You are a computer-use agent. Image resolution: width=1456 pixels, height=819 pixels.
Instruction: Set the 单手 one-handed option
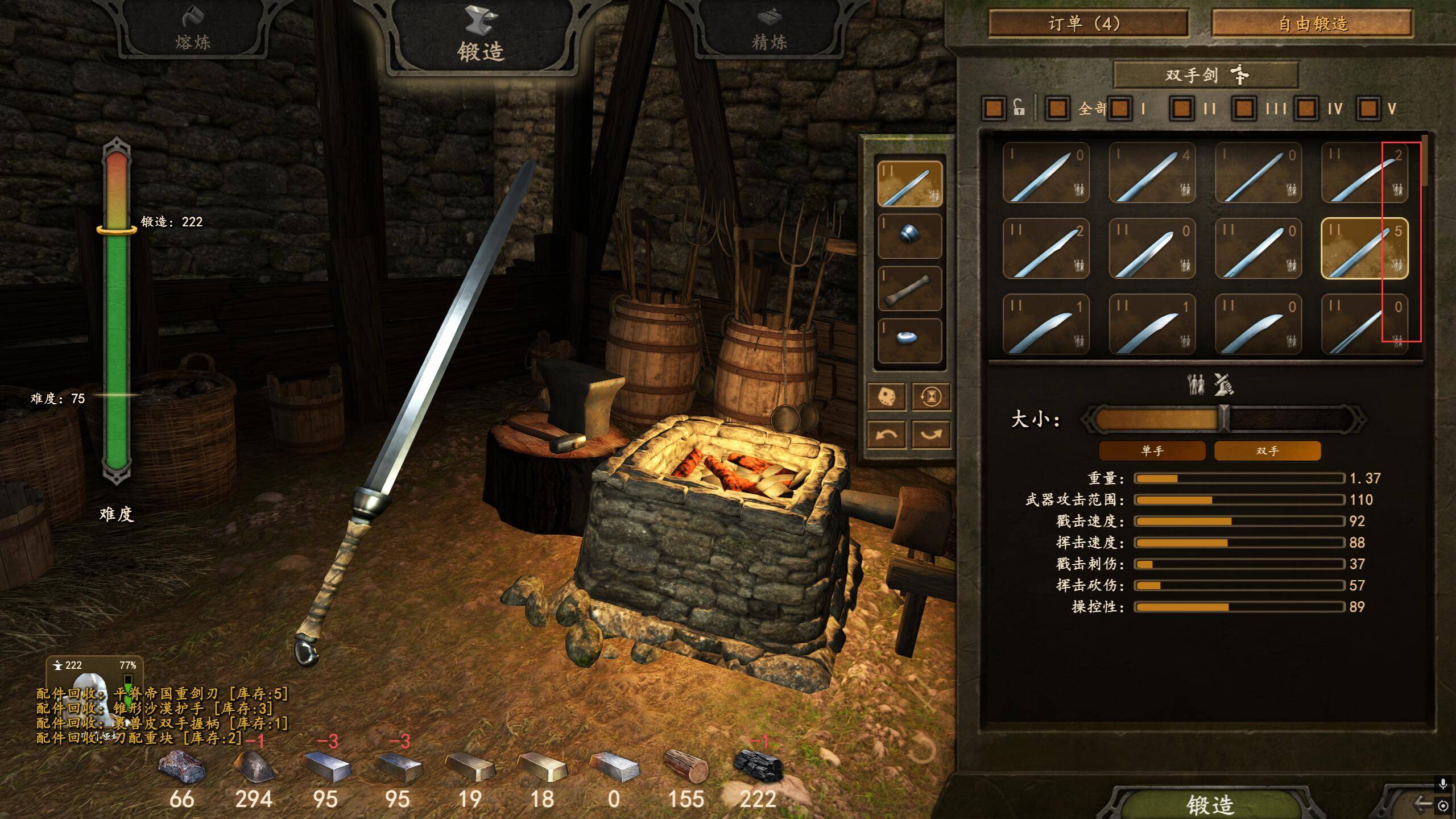(x=1152, y=451)
